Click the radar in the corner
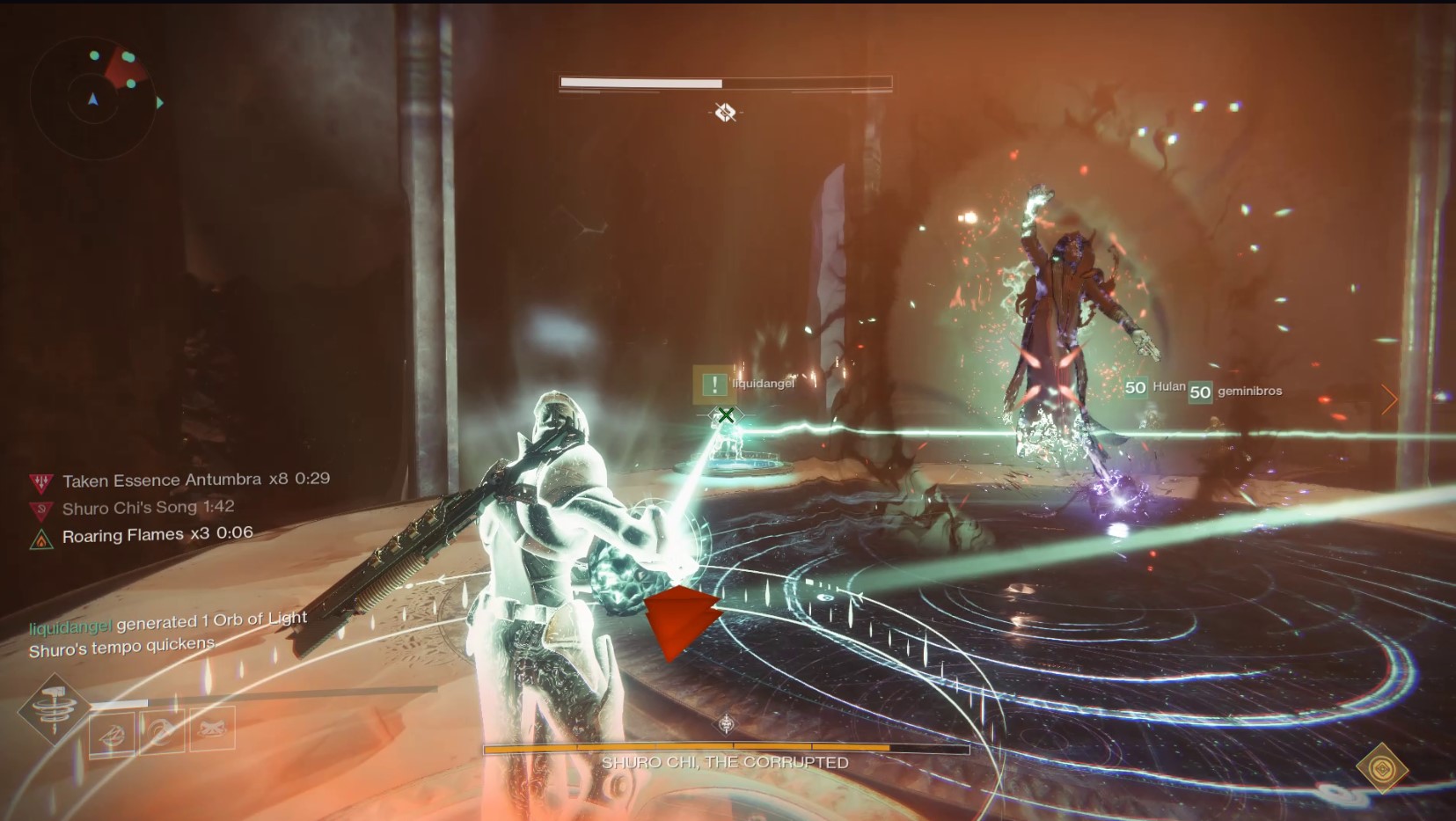This screenshot has height=821, width=1456. coord(93,97)
